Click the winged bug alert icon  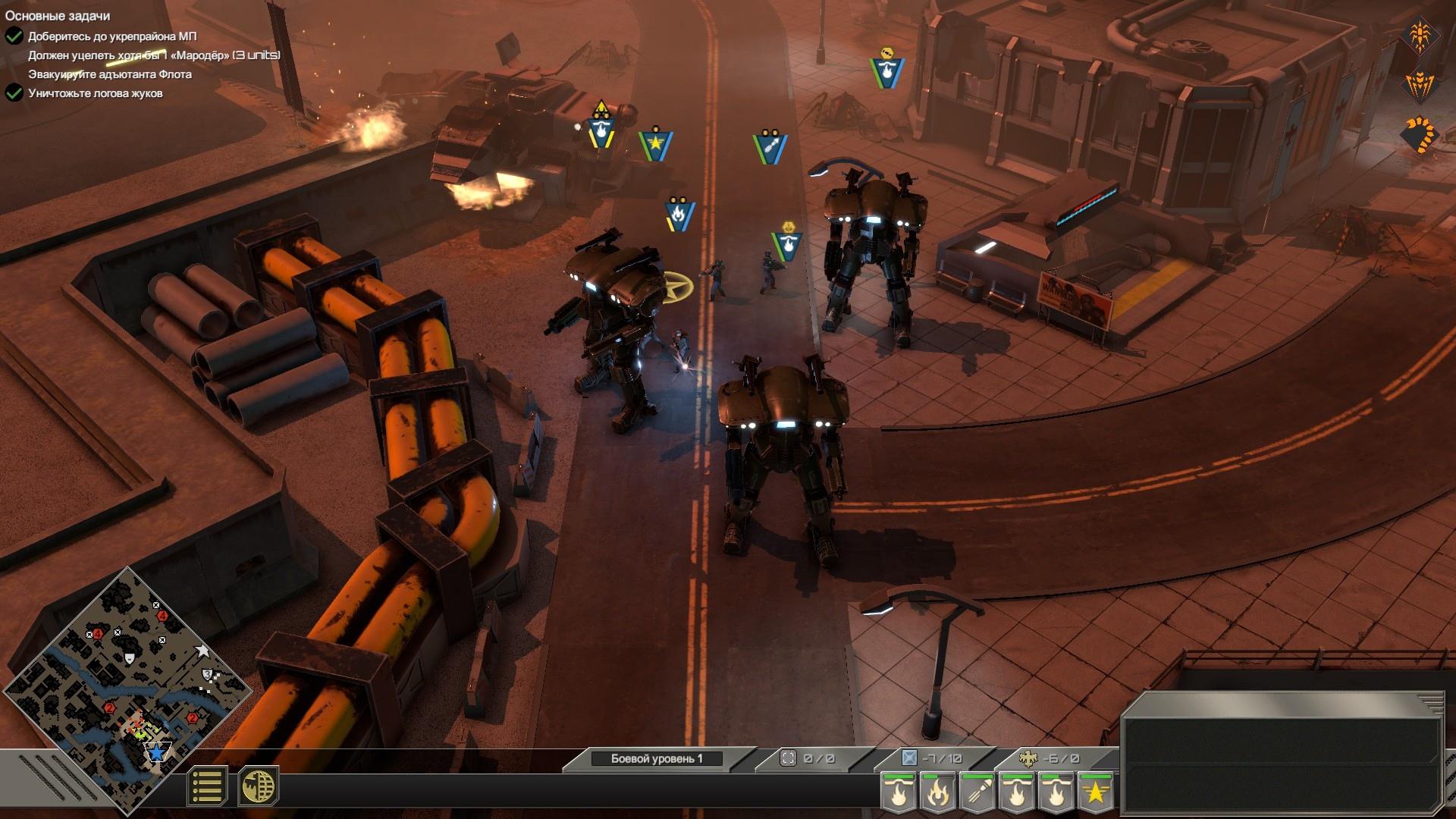[1419, 85]
